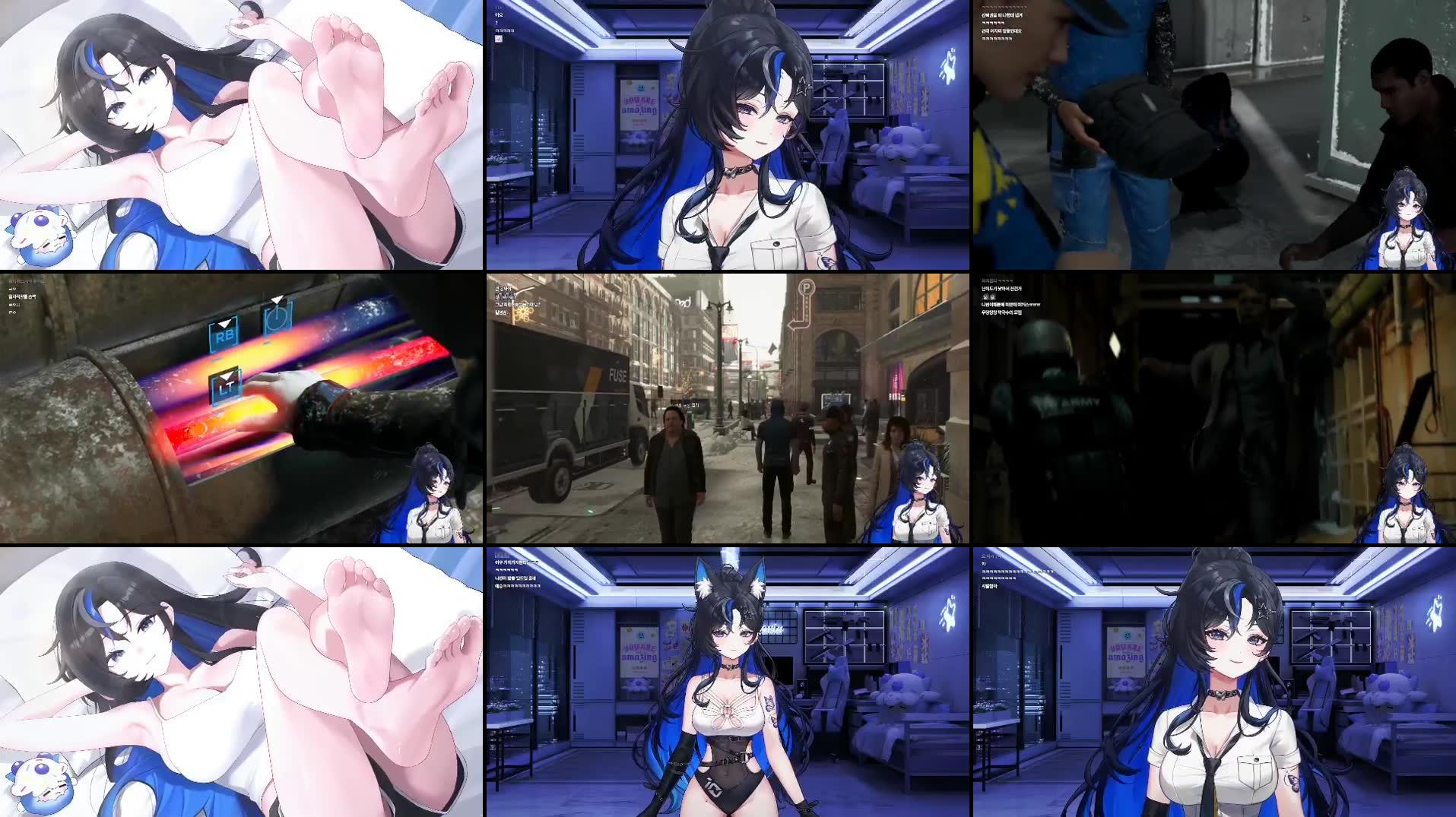
Task: Activate the power icon prompt above the pipe
Action: (277, 318)
